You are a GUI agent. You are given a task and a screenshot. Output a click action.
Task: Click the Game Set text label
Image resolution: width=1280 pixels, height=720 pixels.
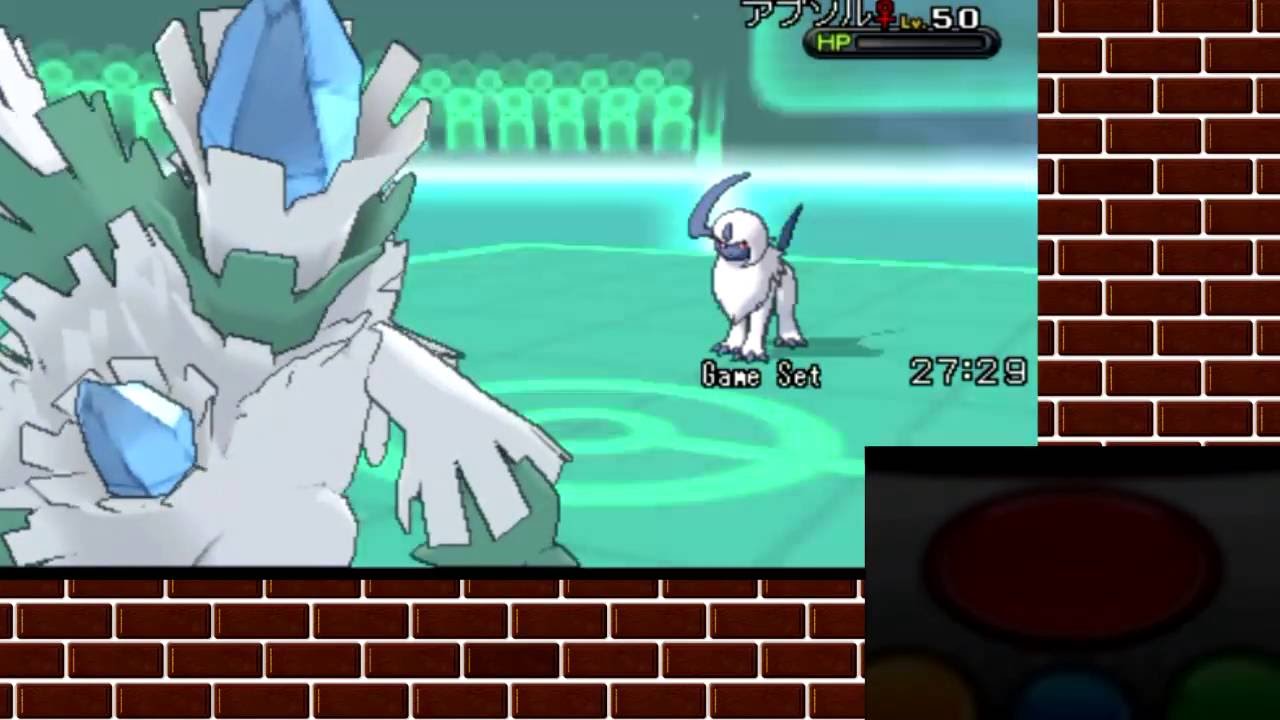coord(760,375)
